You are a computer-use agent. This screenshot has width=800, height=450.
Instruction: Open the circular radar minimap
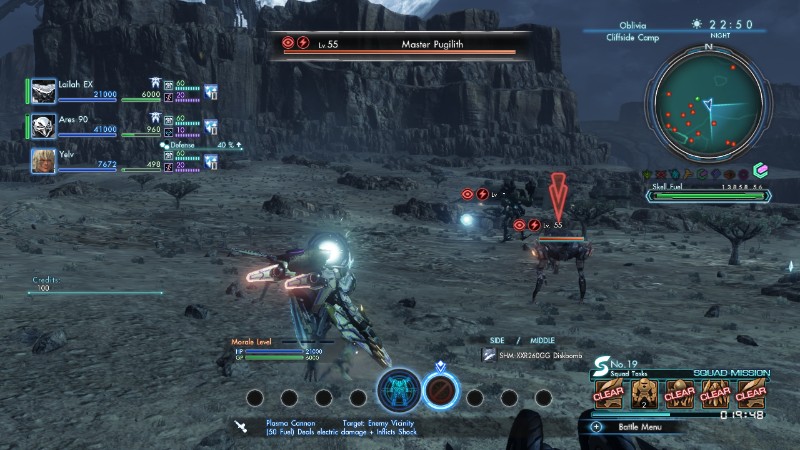708,103
